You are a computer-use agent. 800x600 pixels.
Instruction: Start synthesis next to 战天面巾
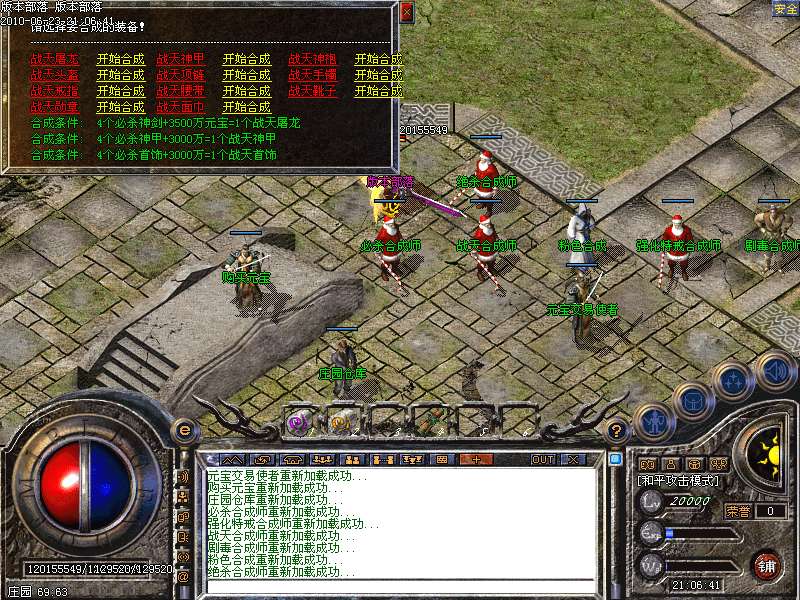click(246, 107)
